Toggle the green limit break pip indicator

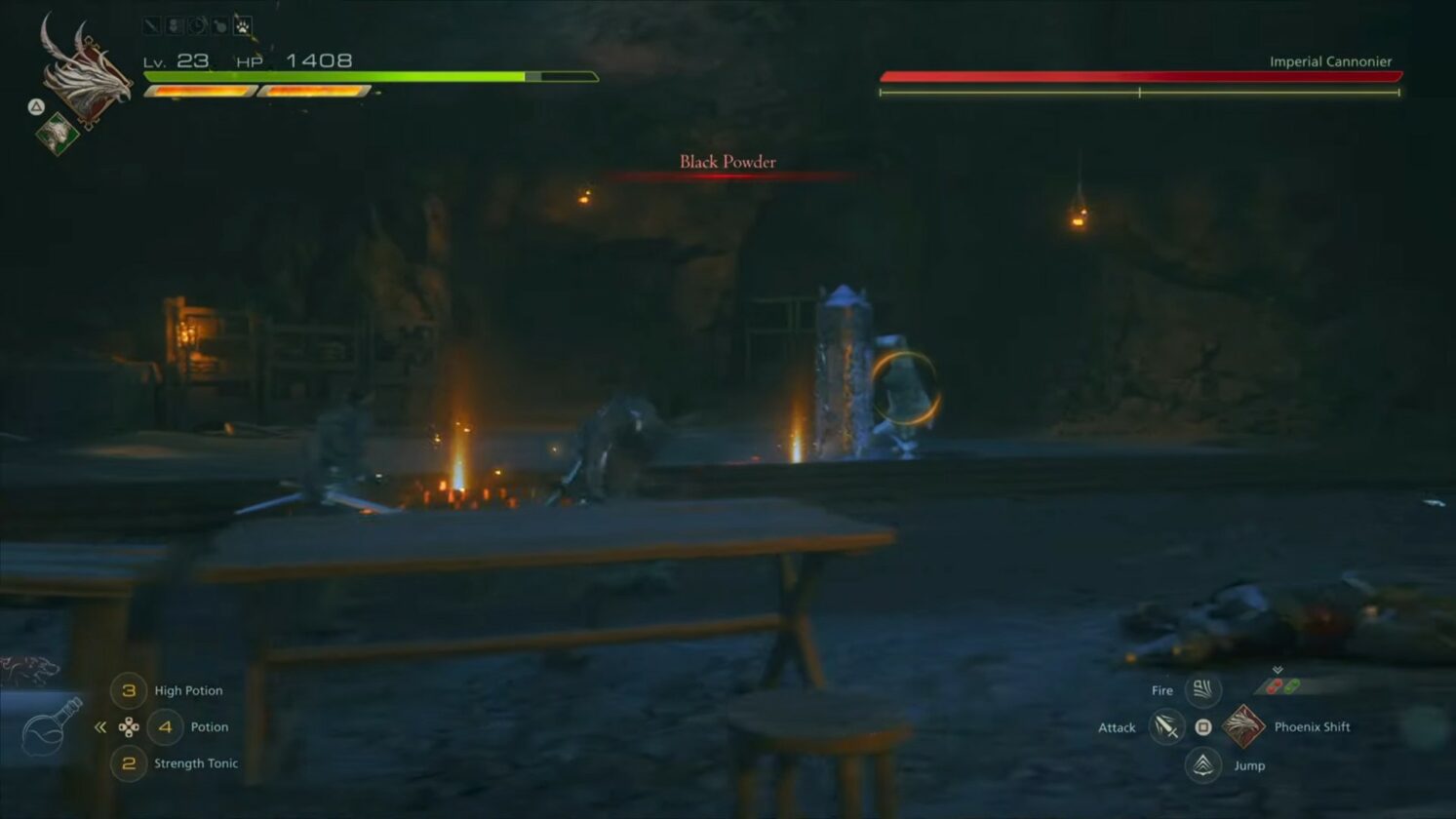click(x=1293, y=685)
